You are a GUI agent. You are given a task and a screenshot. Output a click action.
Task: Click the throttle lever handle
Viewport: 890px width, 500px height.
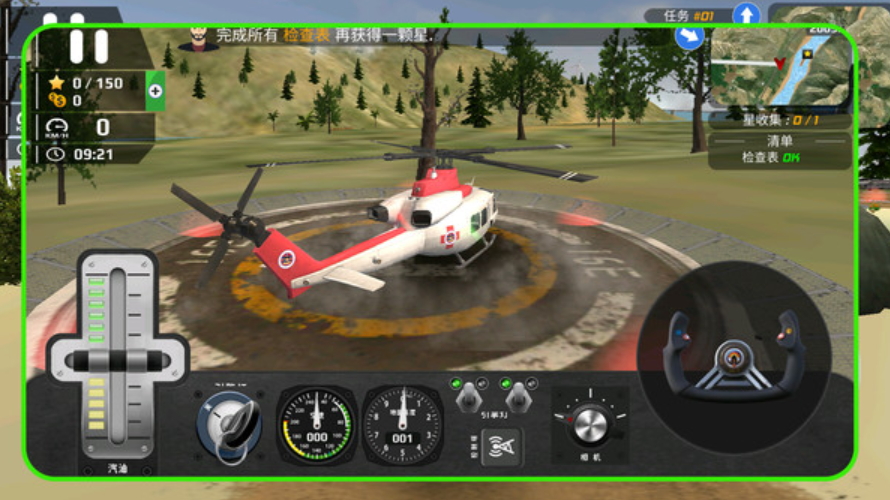[x=117, y=360]
